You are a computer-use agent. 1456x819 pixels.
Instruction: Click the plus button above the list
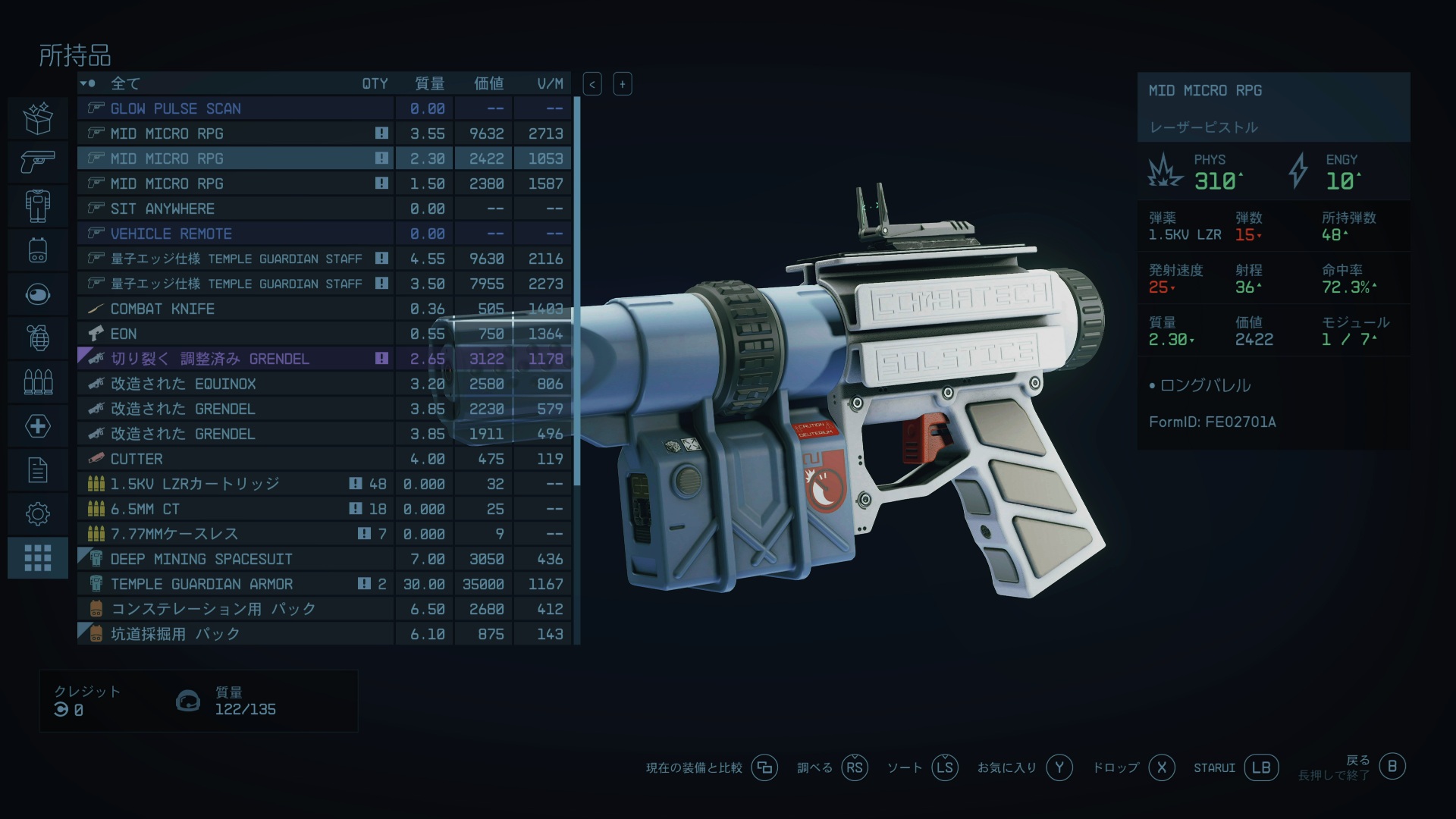coord(623,84)
